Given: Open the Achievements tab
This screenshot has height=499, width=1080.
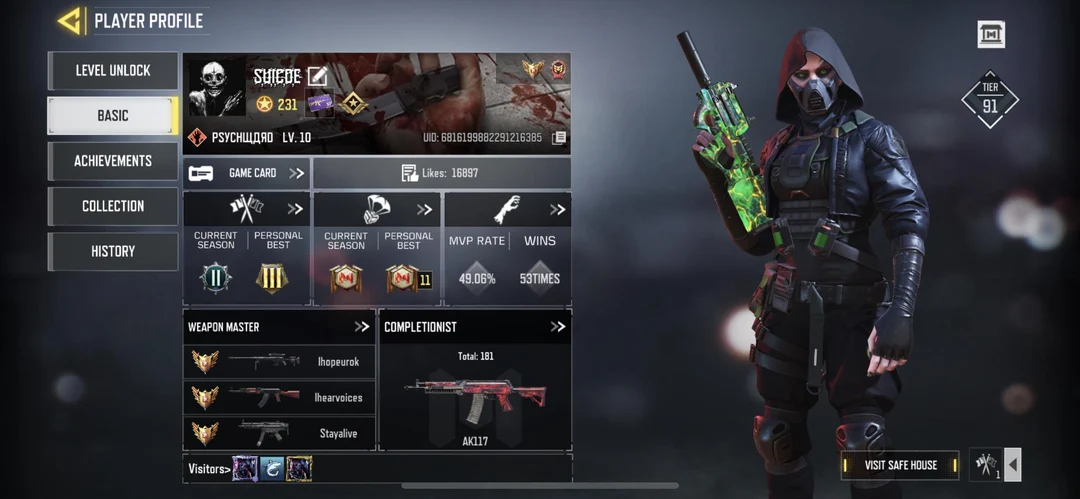Looking at the screenshot, I should tap(113, 161).
